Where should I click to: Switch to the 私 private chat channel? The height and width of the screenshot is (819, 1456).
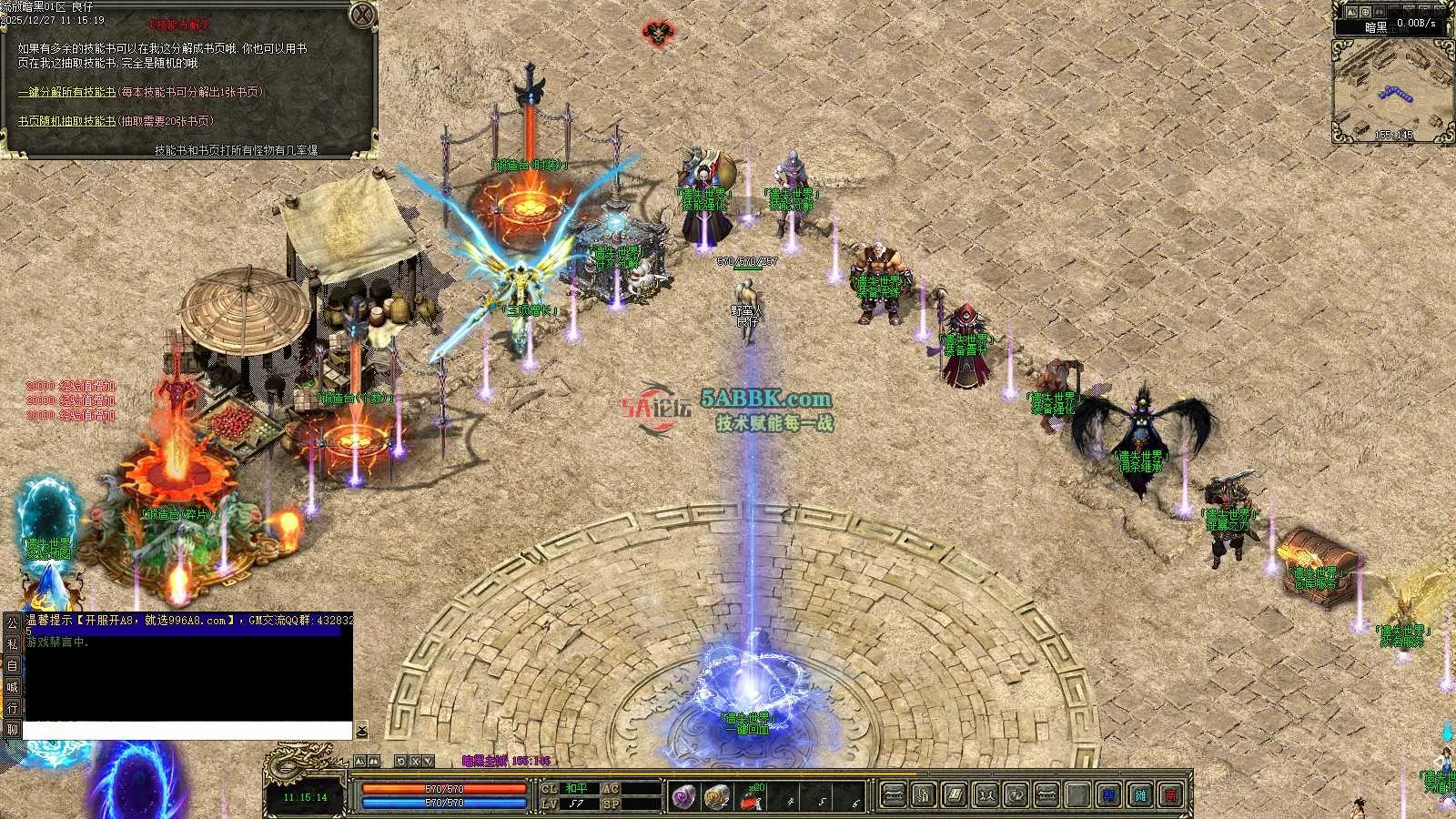click(x=12, y=644)
